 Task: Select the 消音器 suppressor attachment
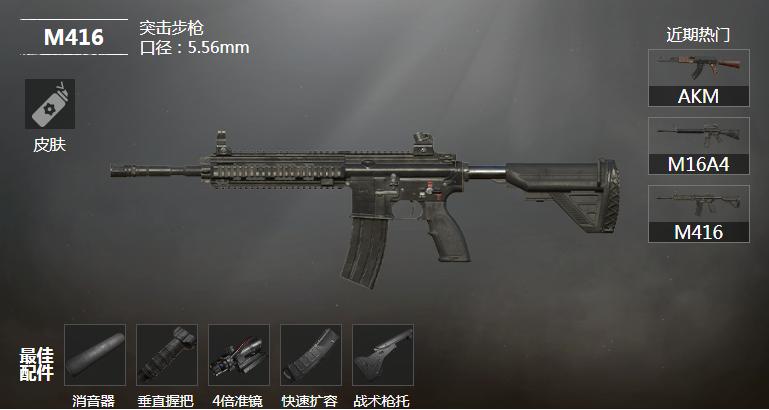pyautogui.click(x=95, y=355)
